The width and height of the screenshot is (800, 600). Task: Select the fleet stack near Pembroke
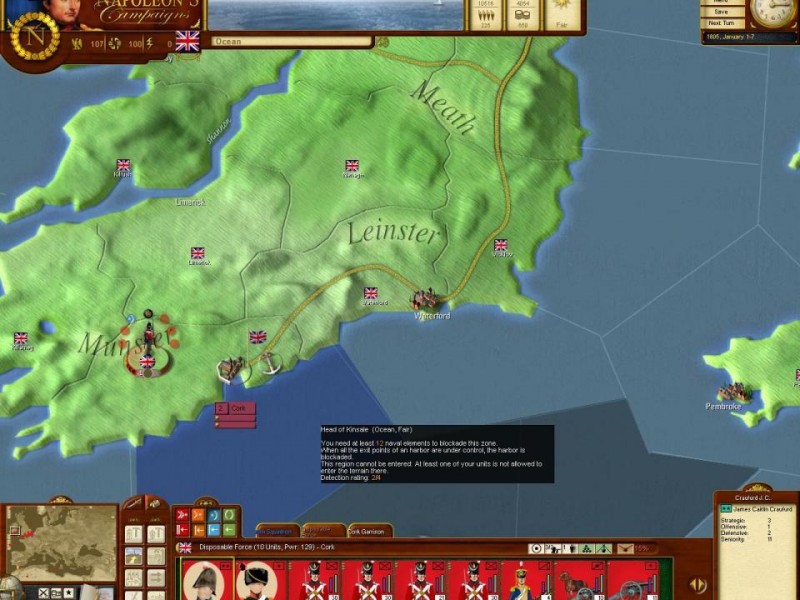click(x=734, y=393)
